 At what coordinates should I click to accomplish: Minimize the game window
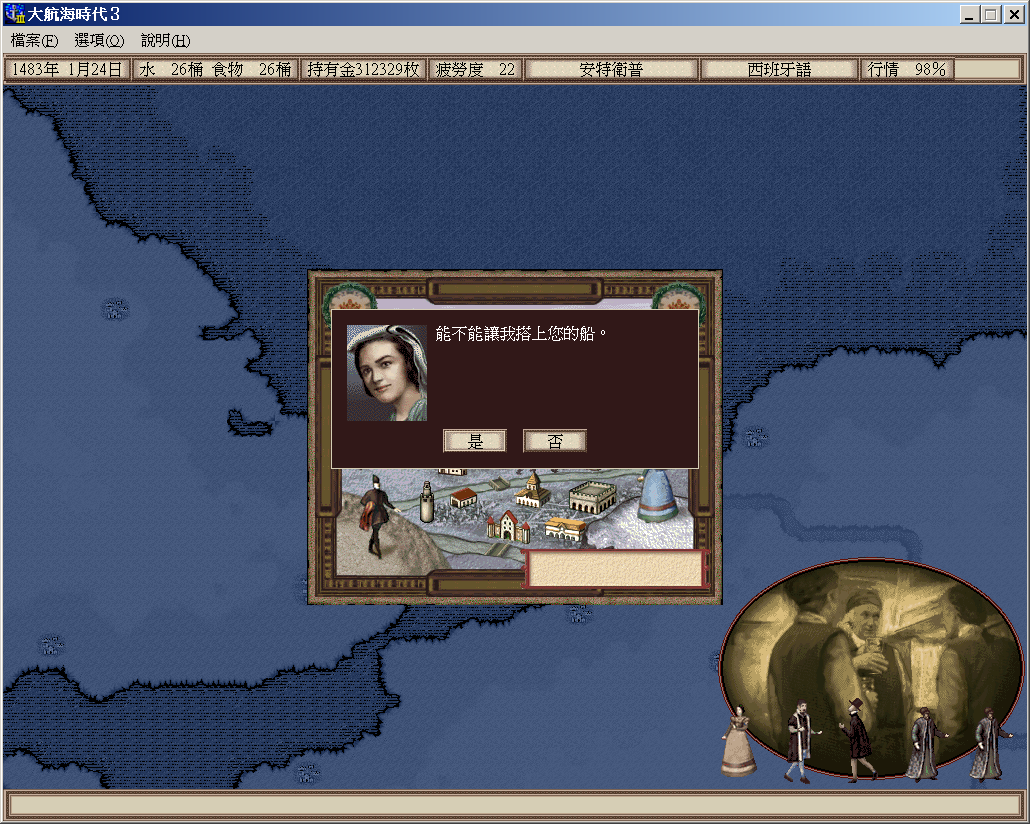970,14
